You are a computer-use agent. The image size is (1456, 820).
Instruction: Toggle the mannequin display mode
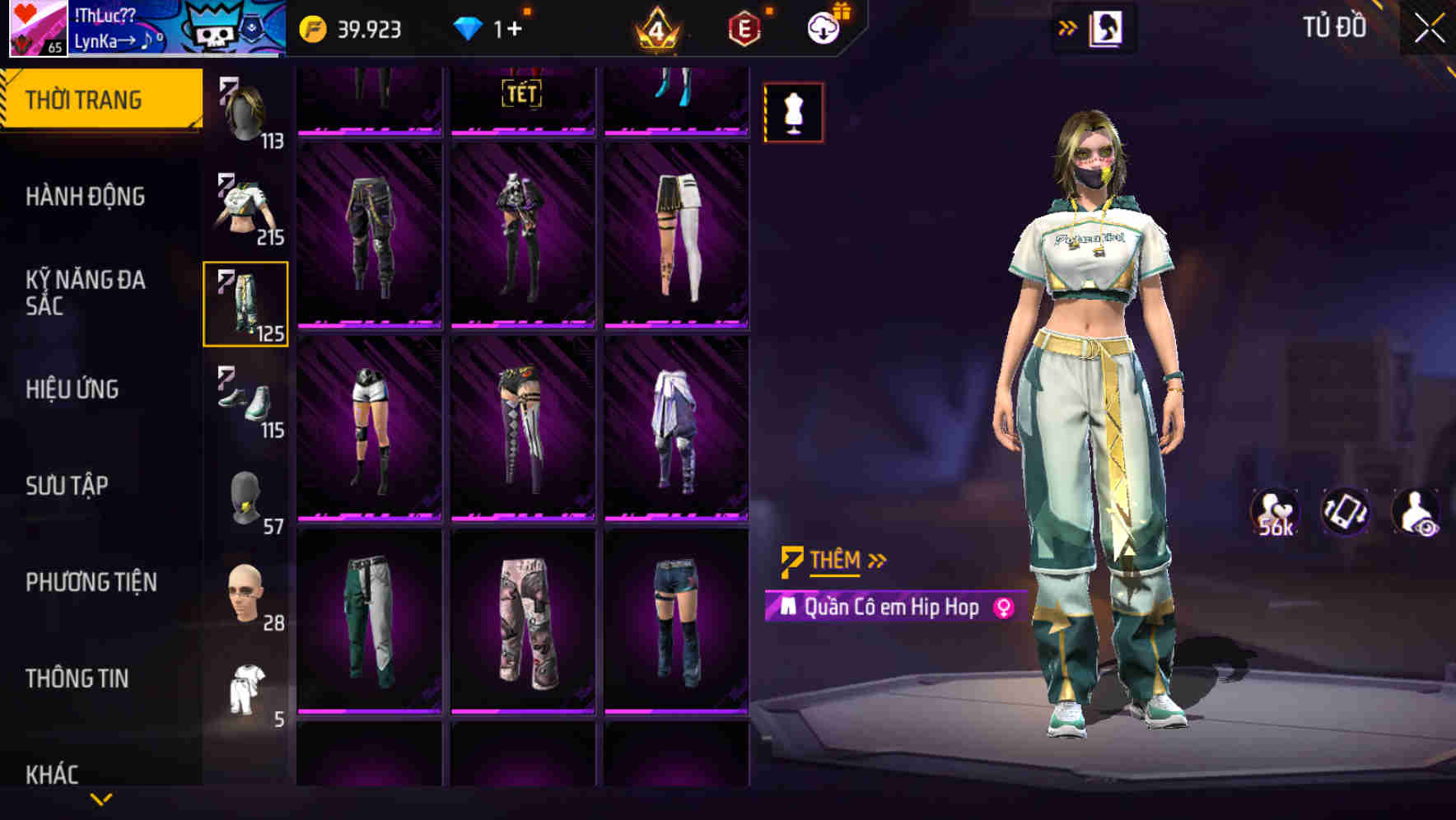click(x=793, y=112)
